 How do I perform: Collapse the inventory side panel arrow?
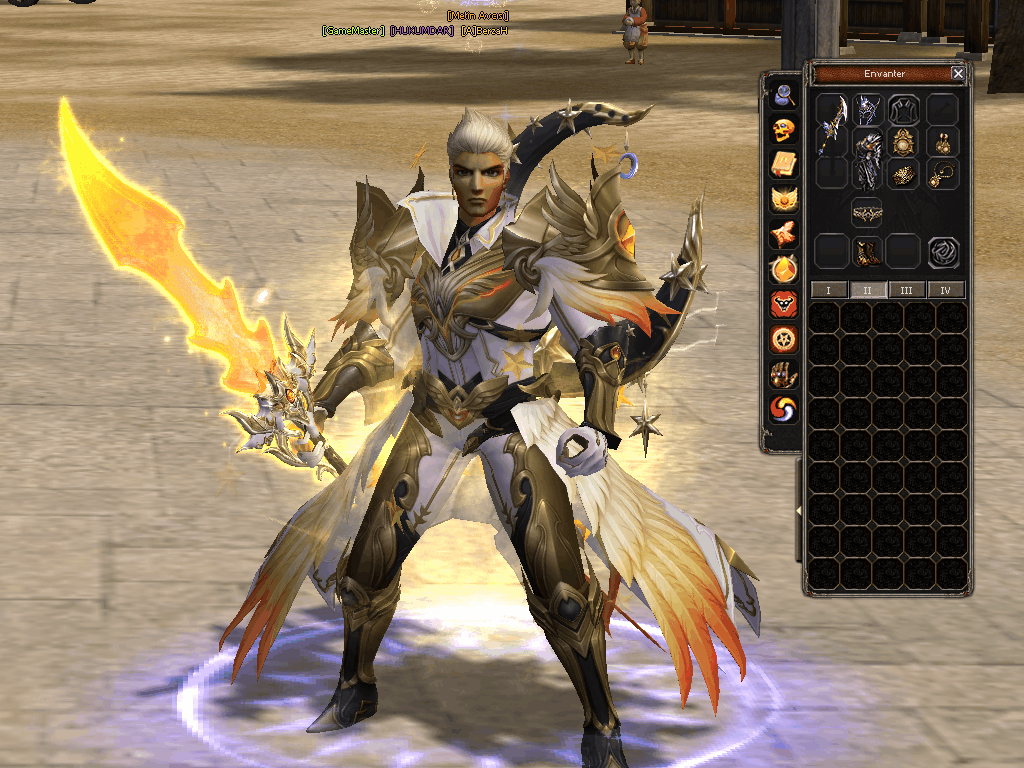pyautogui.click(x=799, y=511)
